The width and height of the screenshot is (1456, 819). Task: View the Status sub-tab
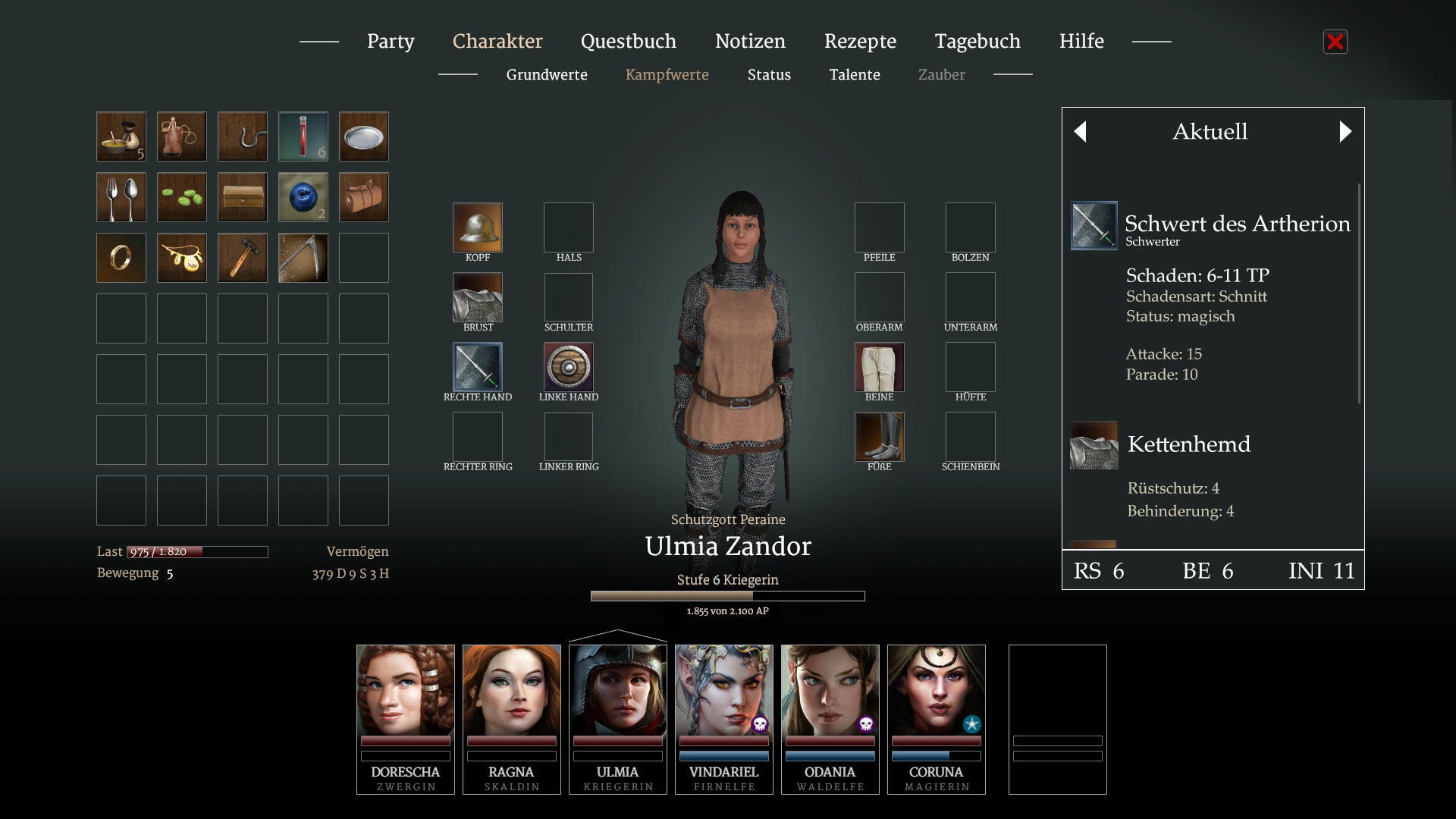[769, 74]
